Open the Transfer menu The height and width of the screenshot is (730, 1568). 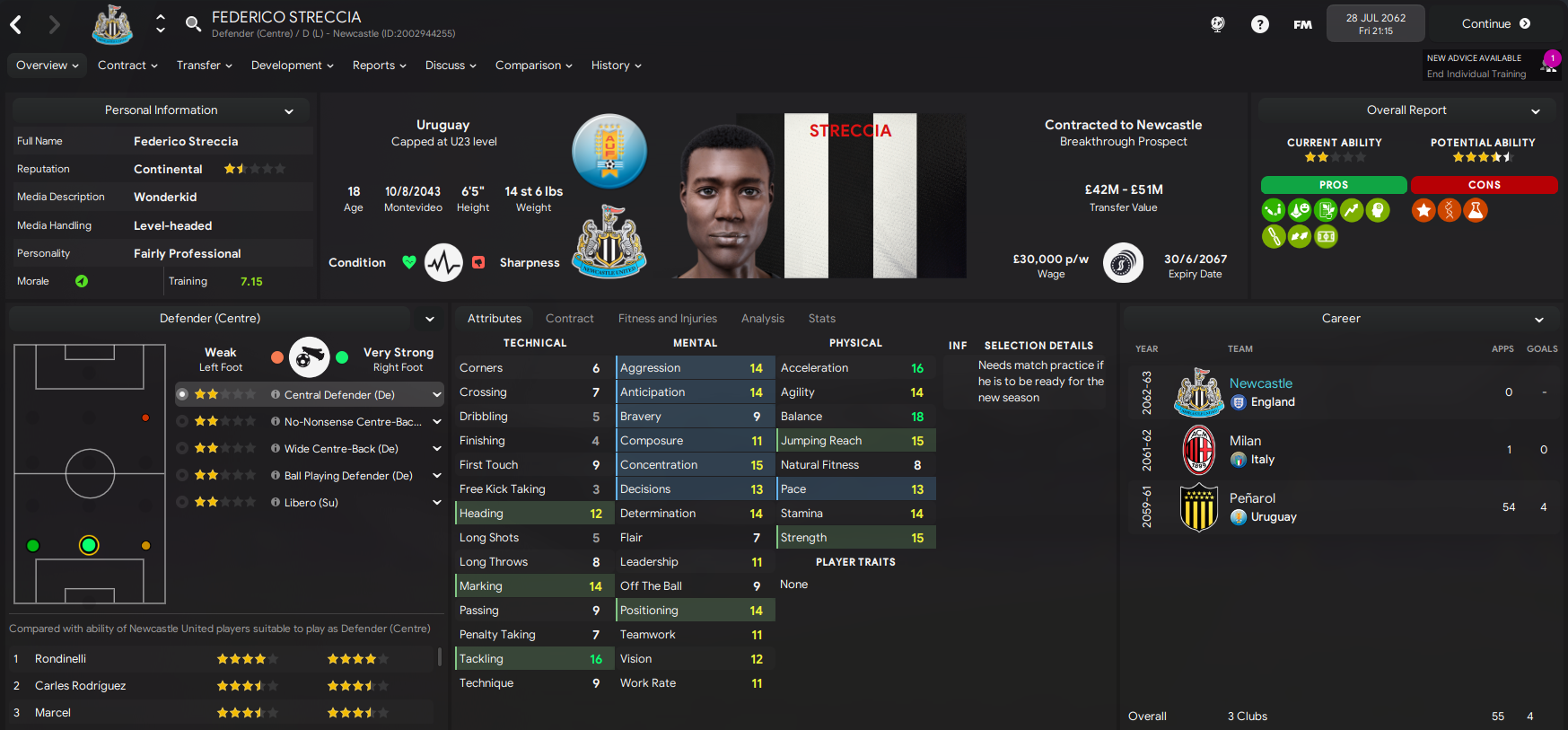pyautogui.click(x=204, y=66)
